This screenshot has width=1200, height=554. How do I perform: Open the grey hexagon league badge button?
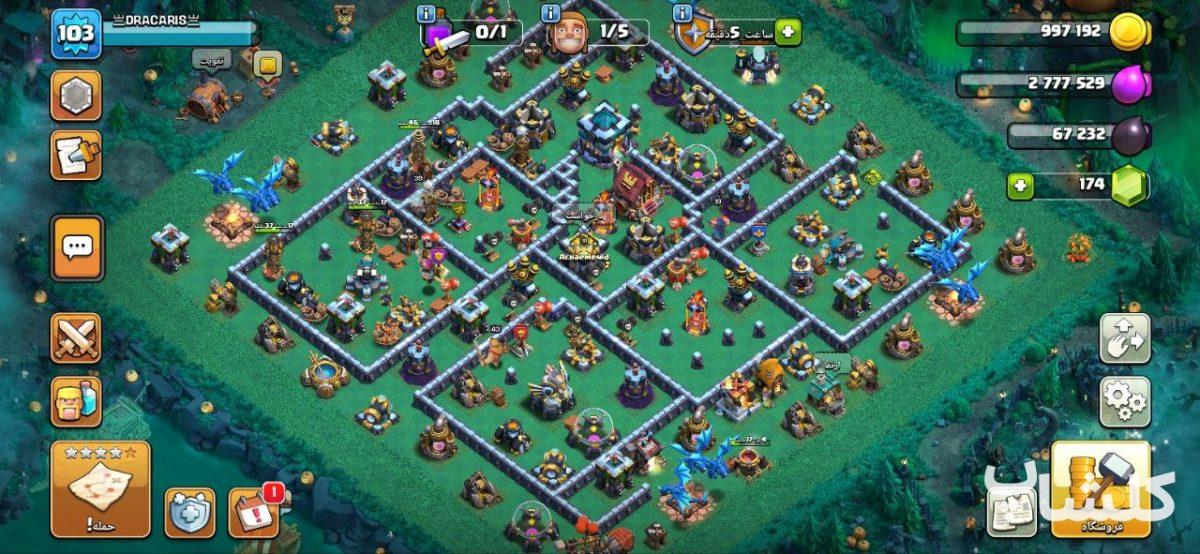click(x=76, y=95)
